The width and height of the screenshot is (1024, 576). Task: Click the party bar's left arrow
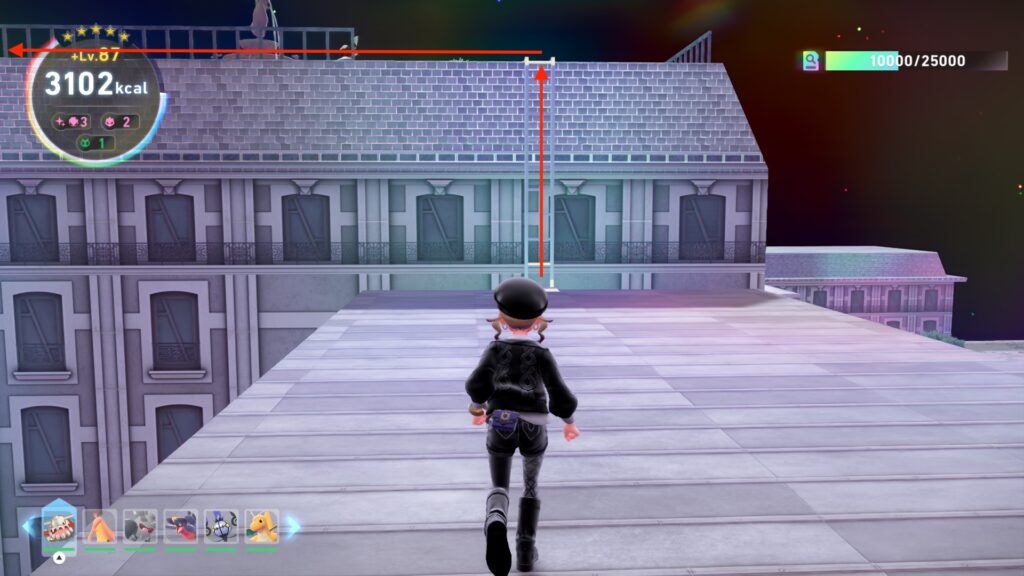[x=27, y=527]
